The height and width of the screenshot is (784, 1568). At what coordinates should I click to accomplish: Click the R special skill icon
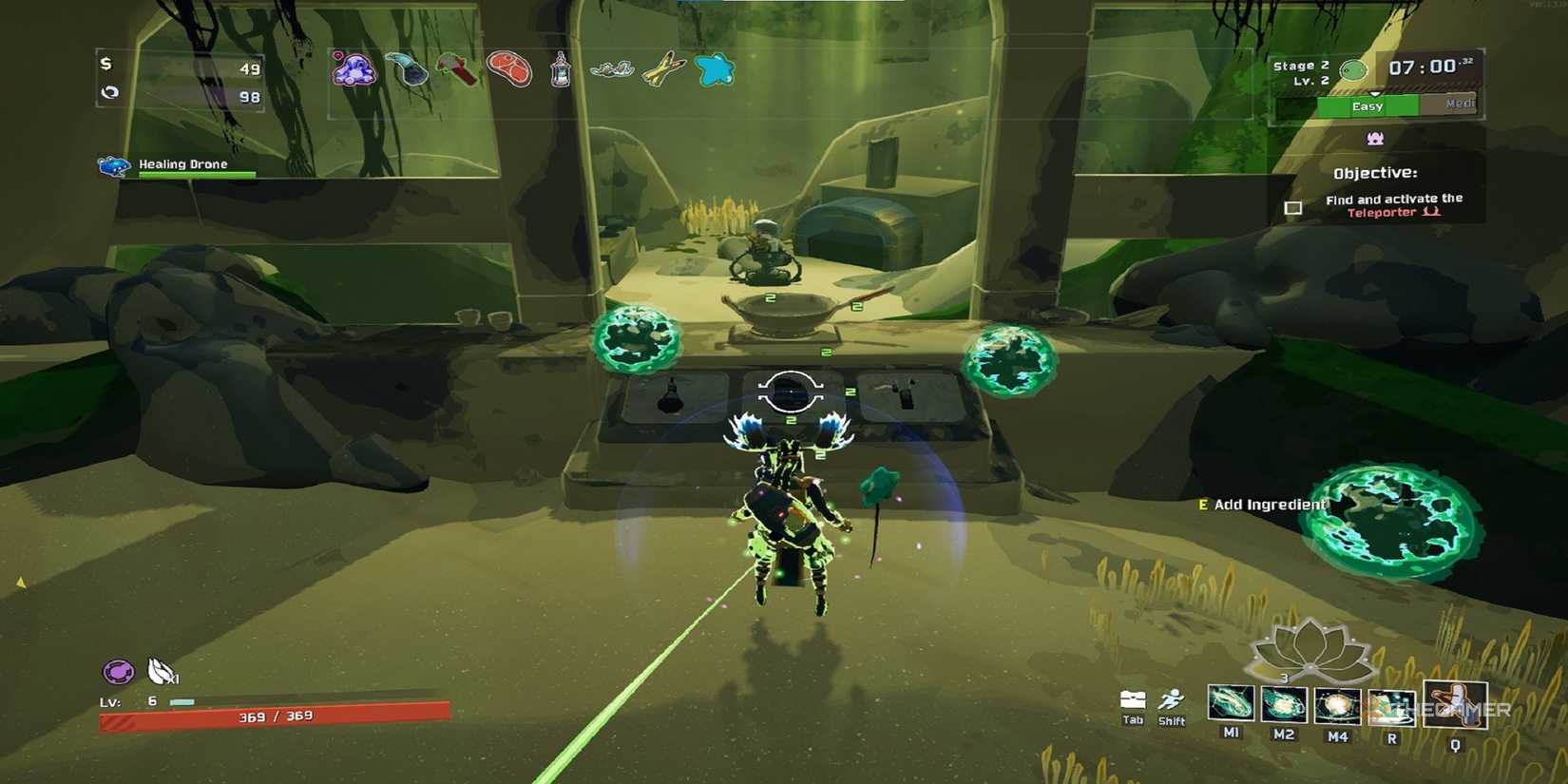[x=1390, y=707]
